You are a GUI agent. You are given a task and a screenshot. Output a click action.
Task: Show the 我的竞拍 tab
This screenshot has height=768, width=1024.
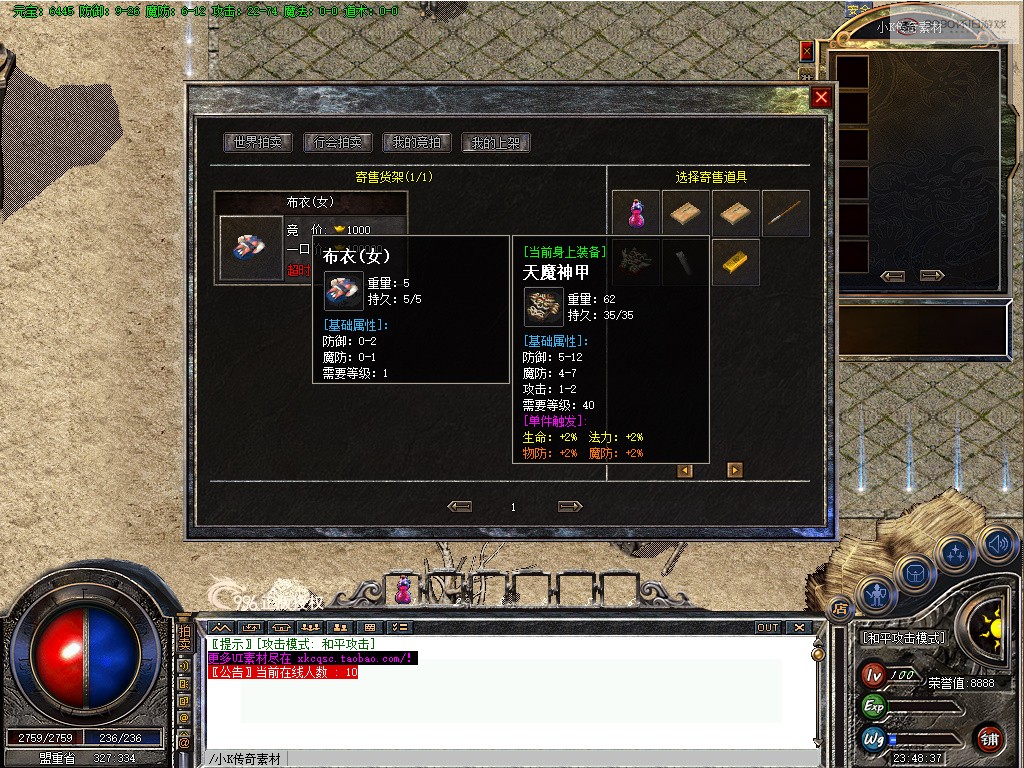coord(417,143)
